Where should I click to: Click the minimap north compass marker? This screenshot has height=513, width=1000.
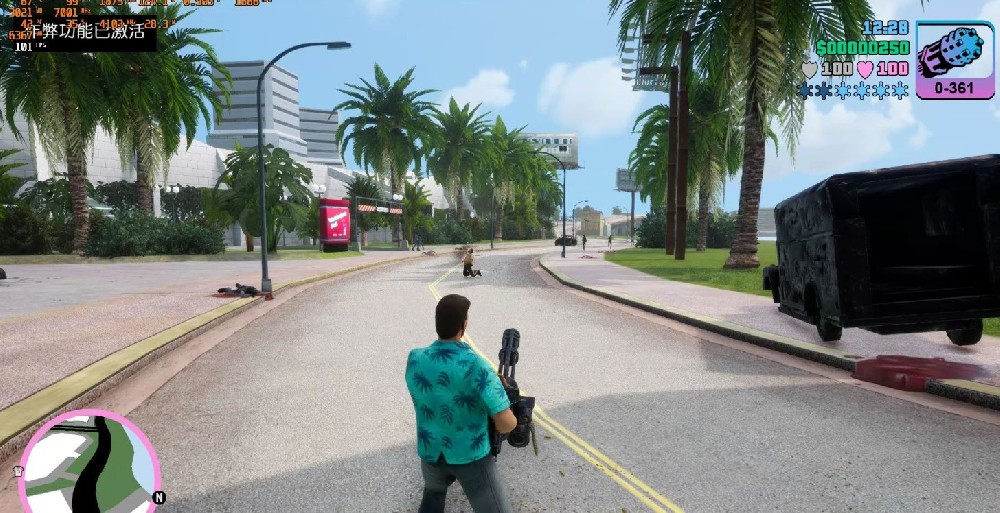[159, 497]
